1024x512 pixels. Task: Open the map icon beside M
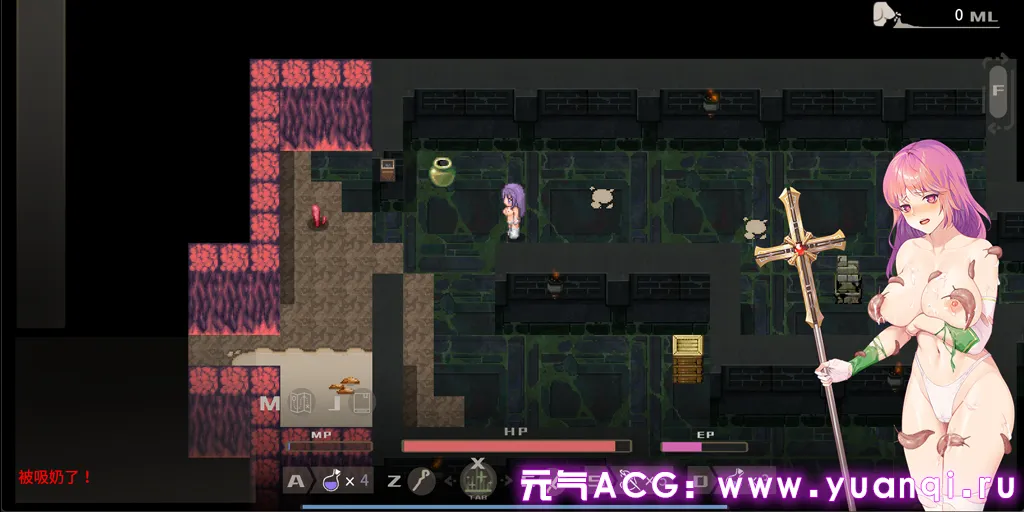click(x=301, y=403)
